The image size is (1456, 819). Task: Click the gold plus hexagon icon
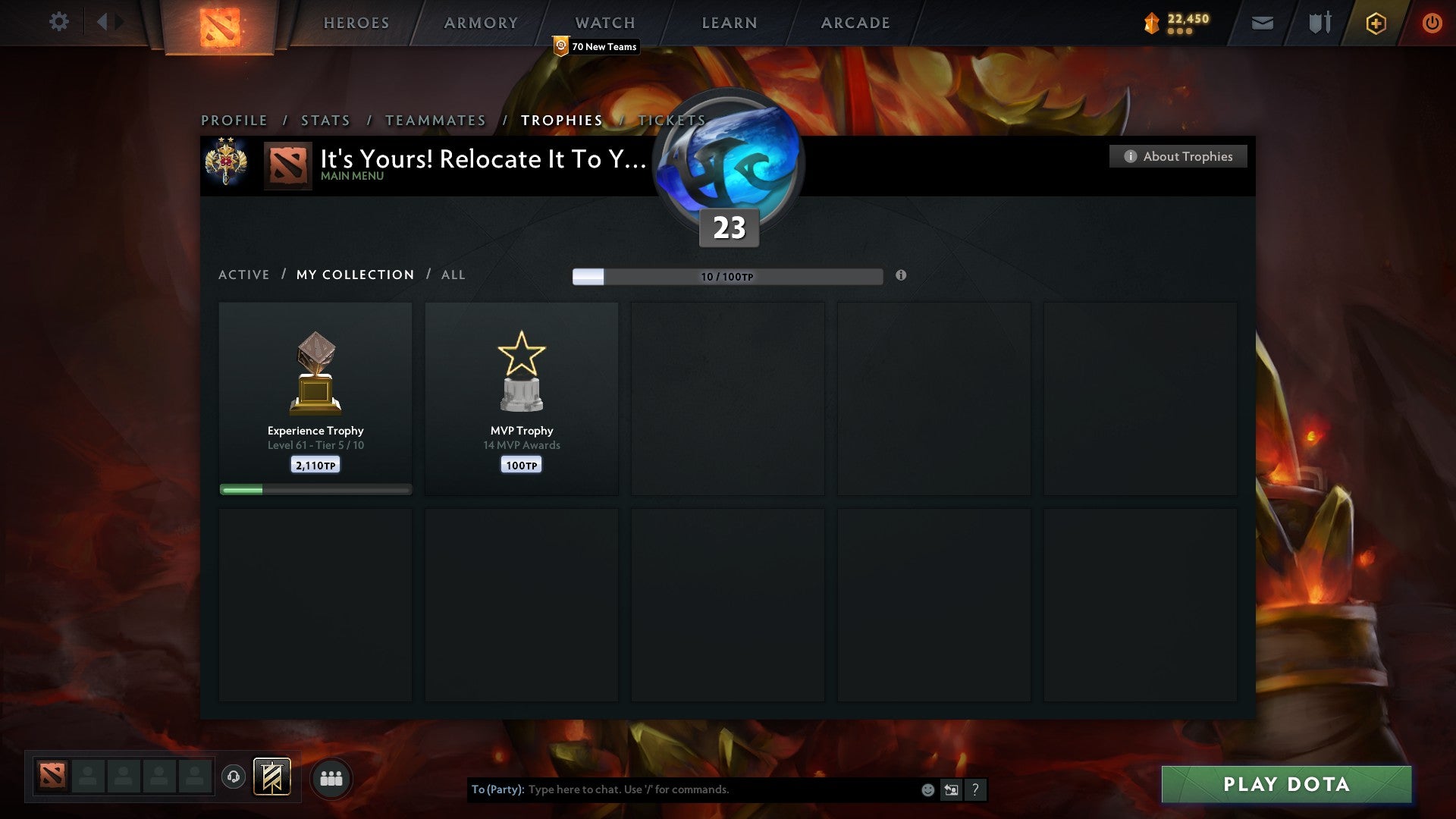coord(1376,23)
